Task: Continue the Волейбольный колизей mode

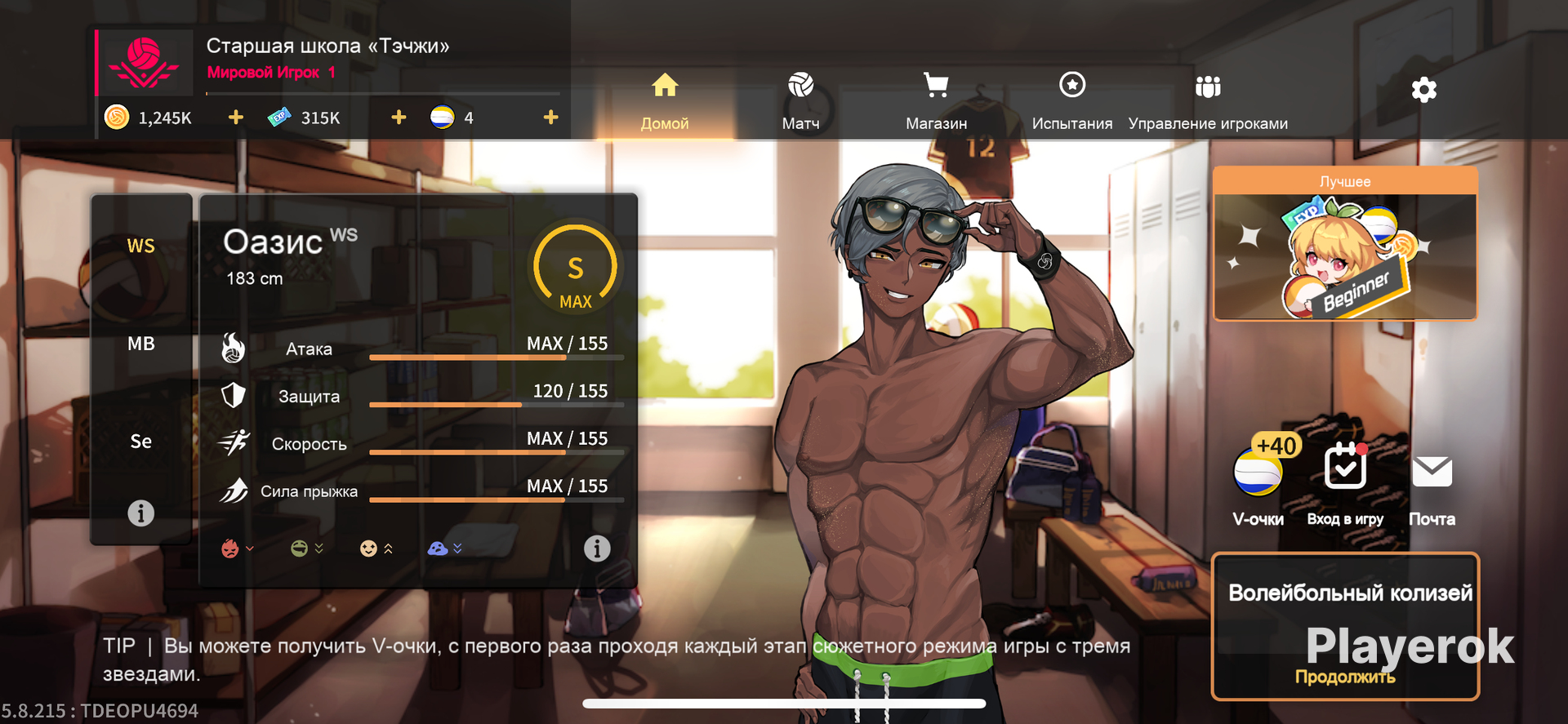Action: pyautogui.click(x=1345, y=627)
